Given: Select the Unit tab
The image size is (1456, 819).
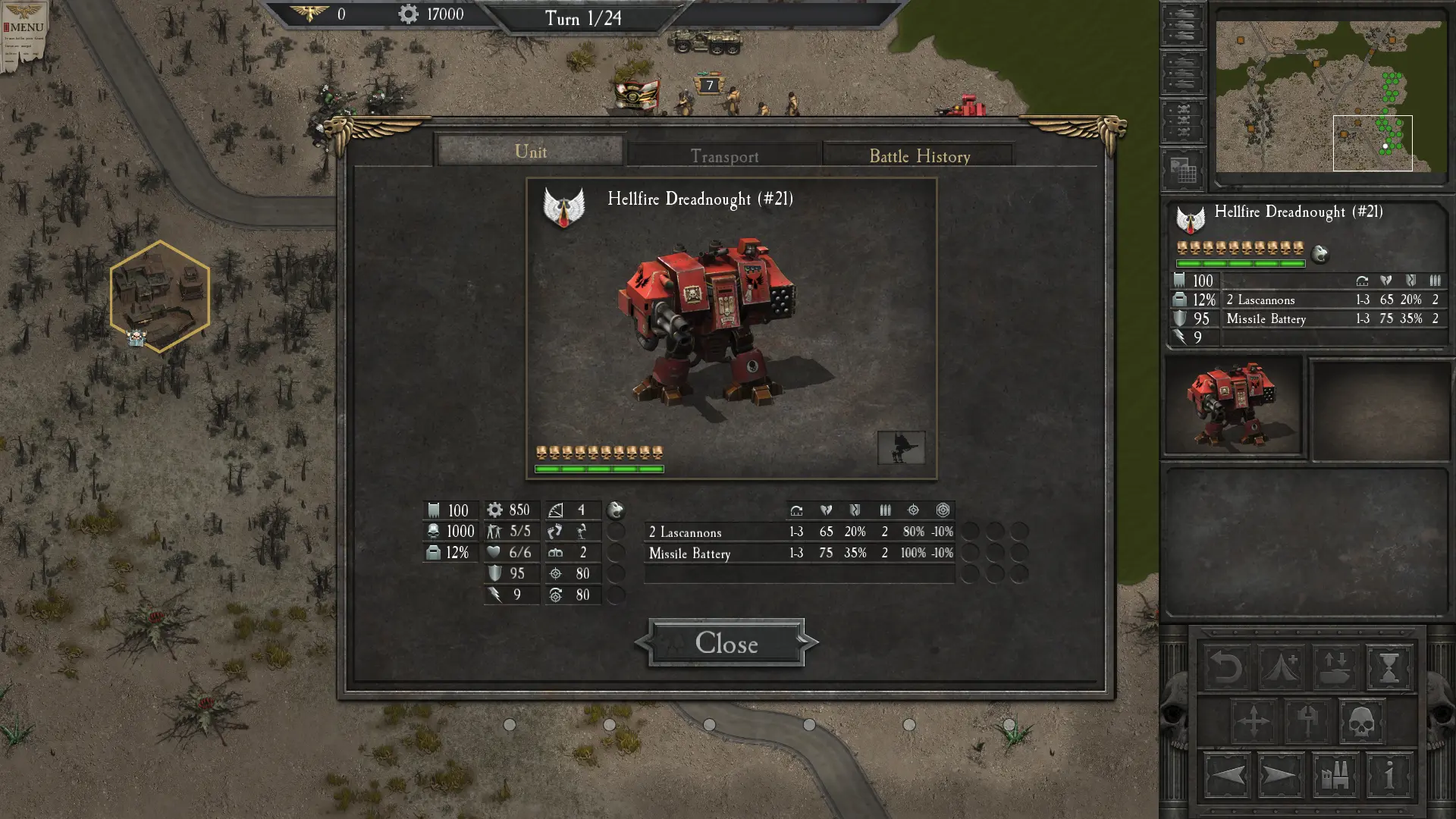Looking at the screenshot, I should (x=530, y=152).
